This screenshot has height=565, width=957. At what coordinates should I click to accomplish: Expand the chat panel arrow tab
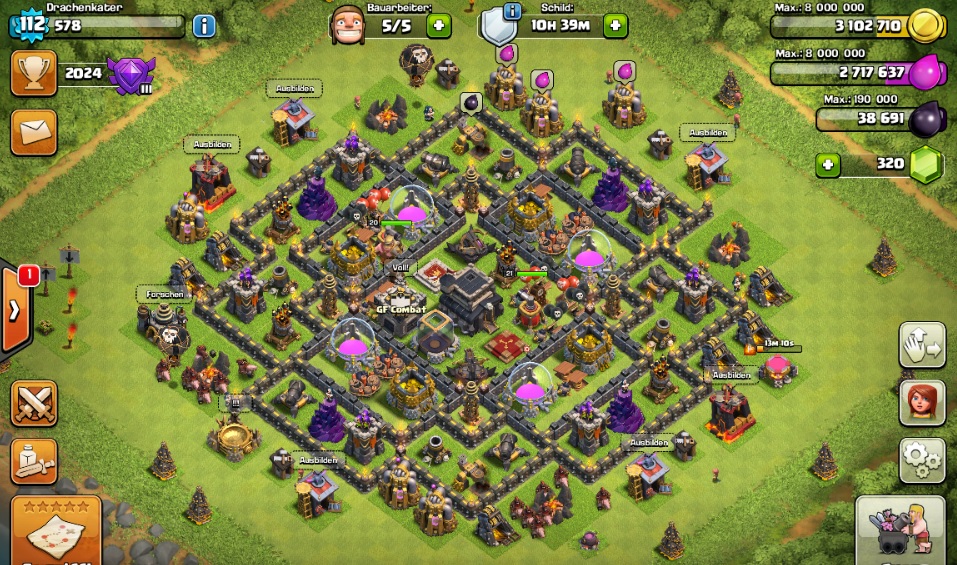pyautogui.click(x=15, y=309)
